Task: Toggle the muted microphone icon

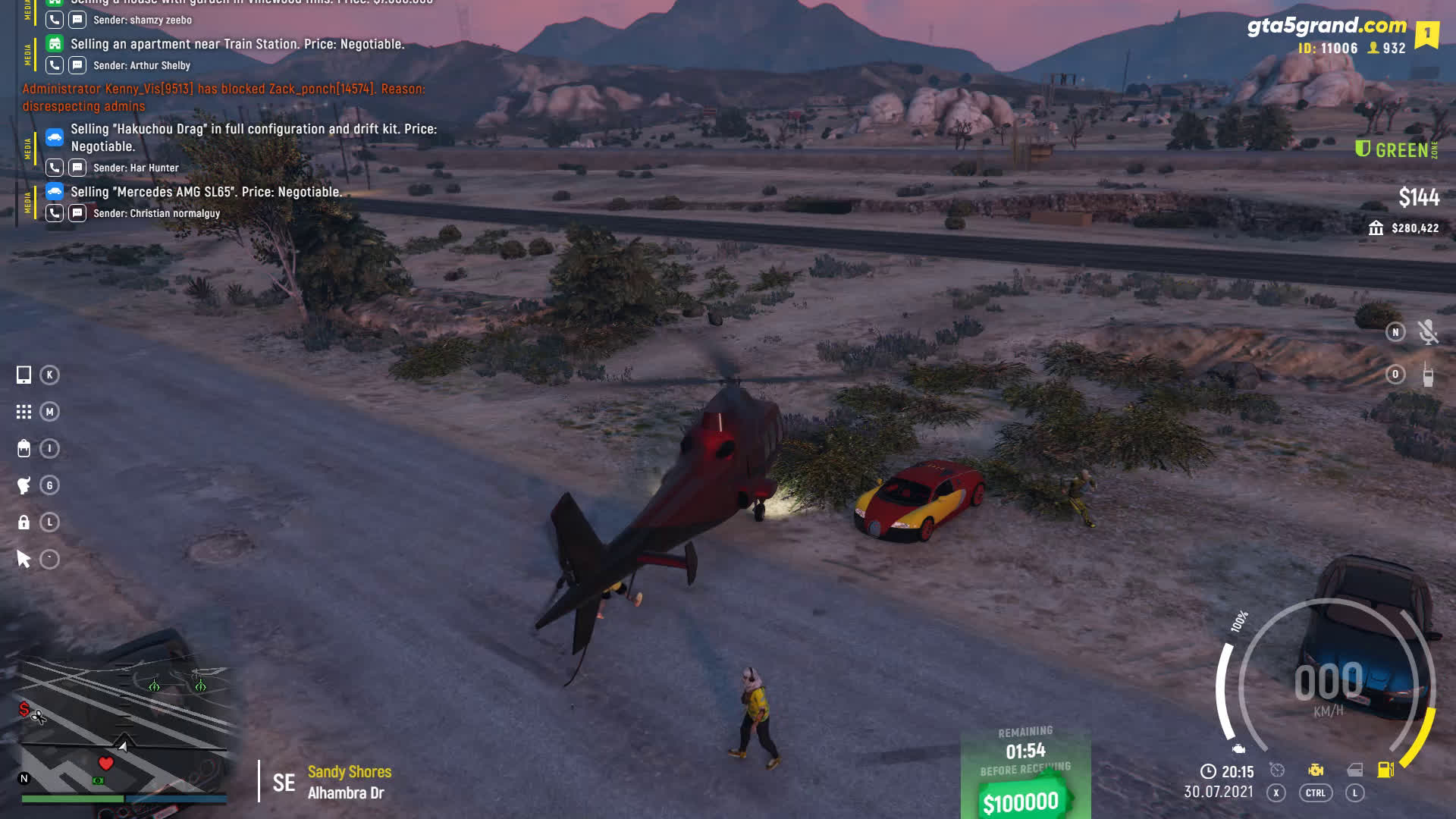Action: point(1428,332)
